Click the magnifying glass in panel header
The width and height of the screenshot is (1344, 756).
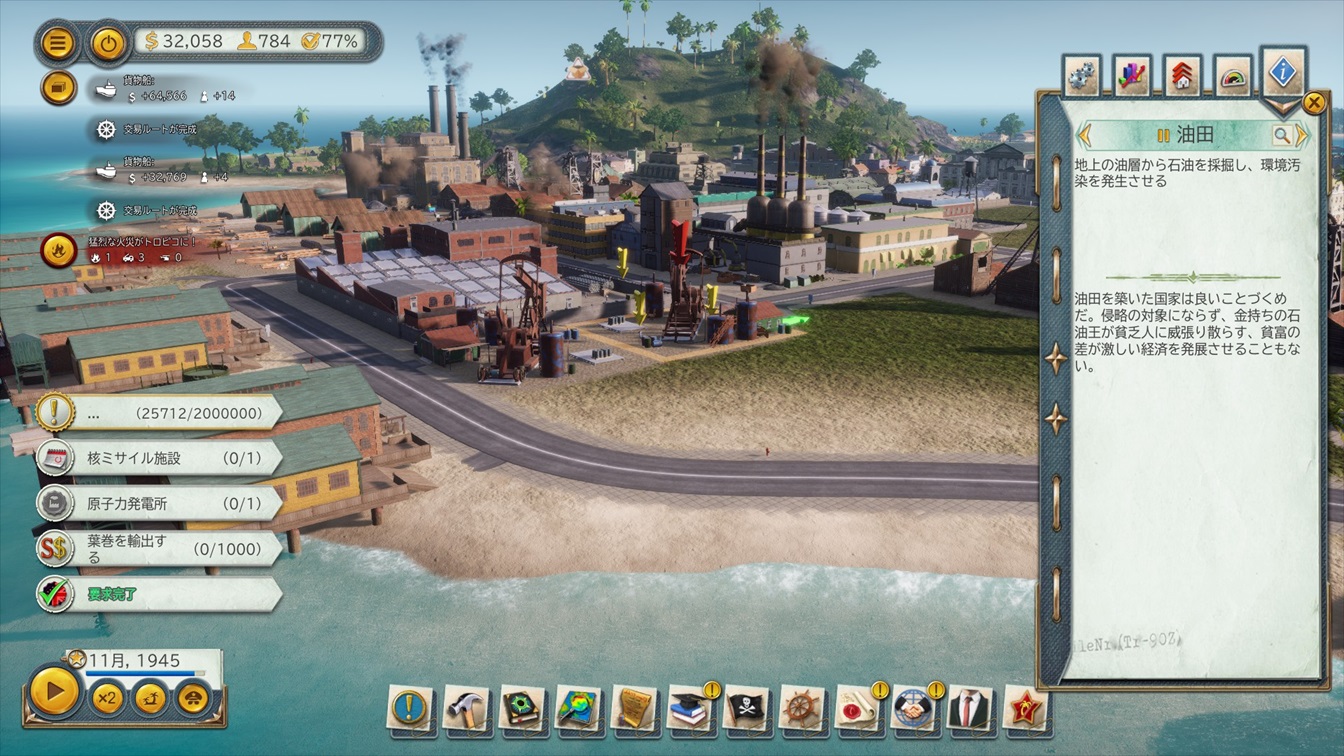1281,135
